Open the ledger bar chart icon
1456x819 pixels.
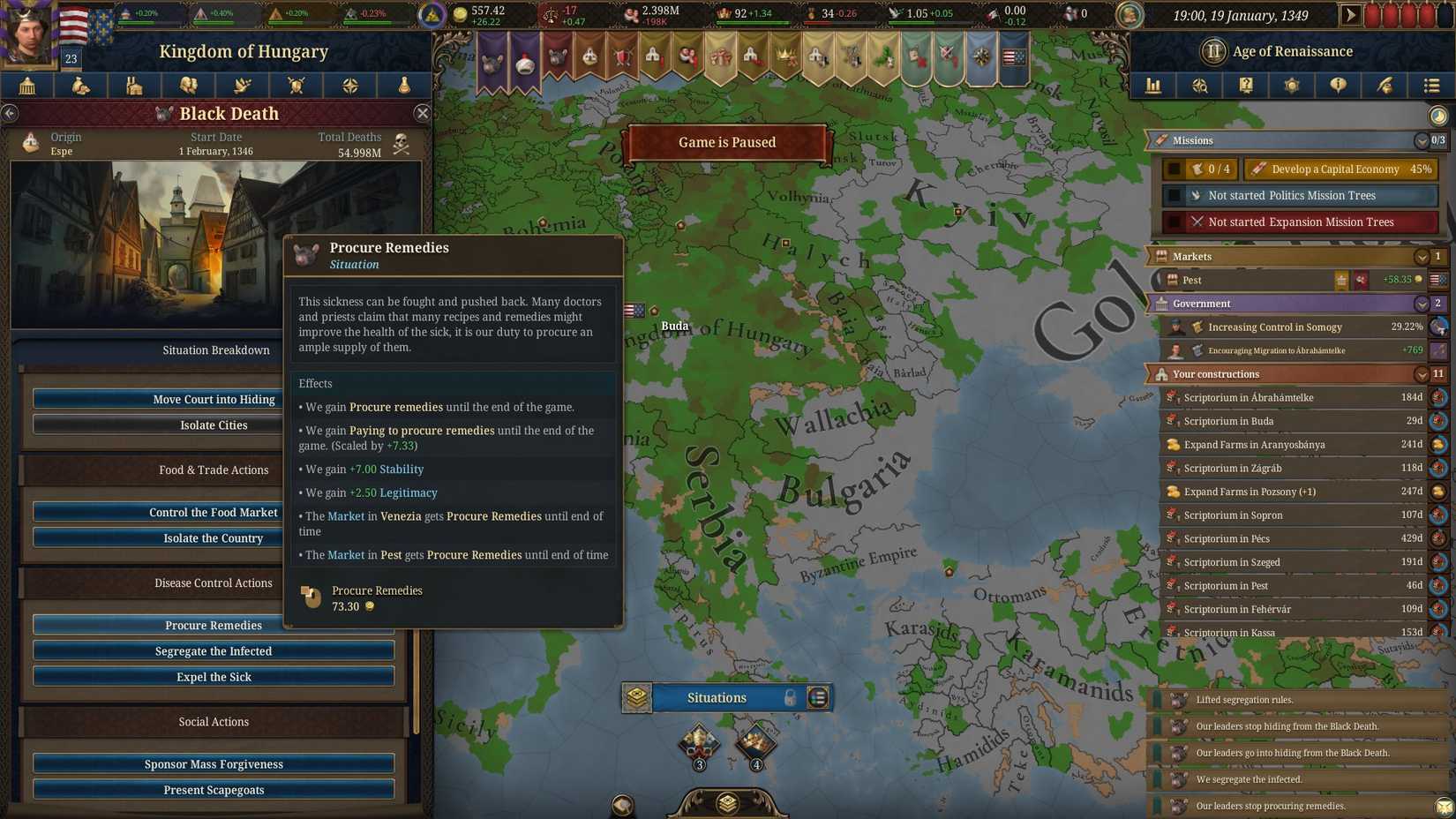click(1152, 86)
